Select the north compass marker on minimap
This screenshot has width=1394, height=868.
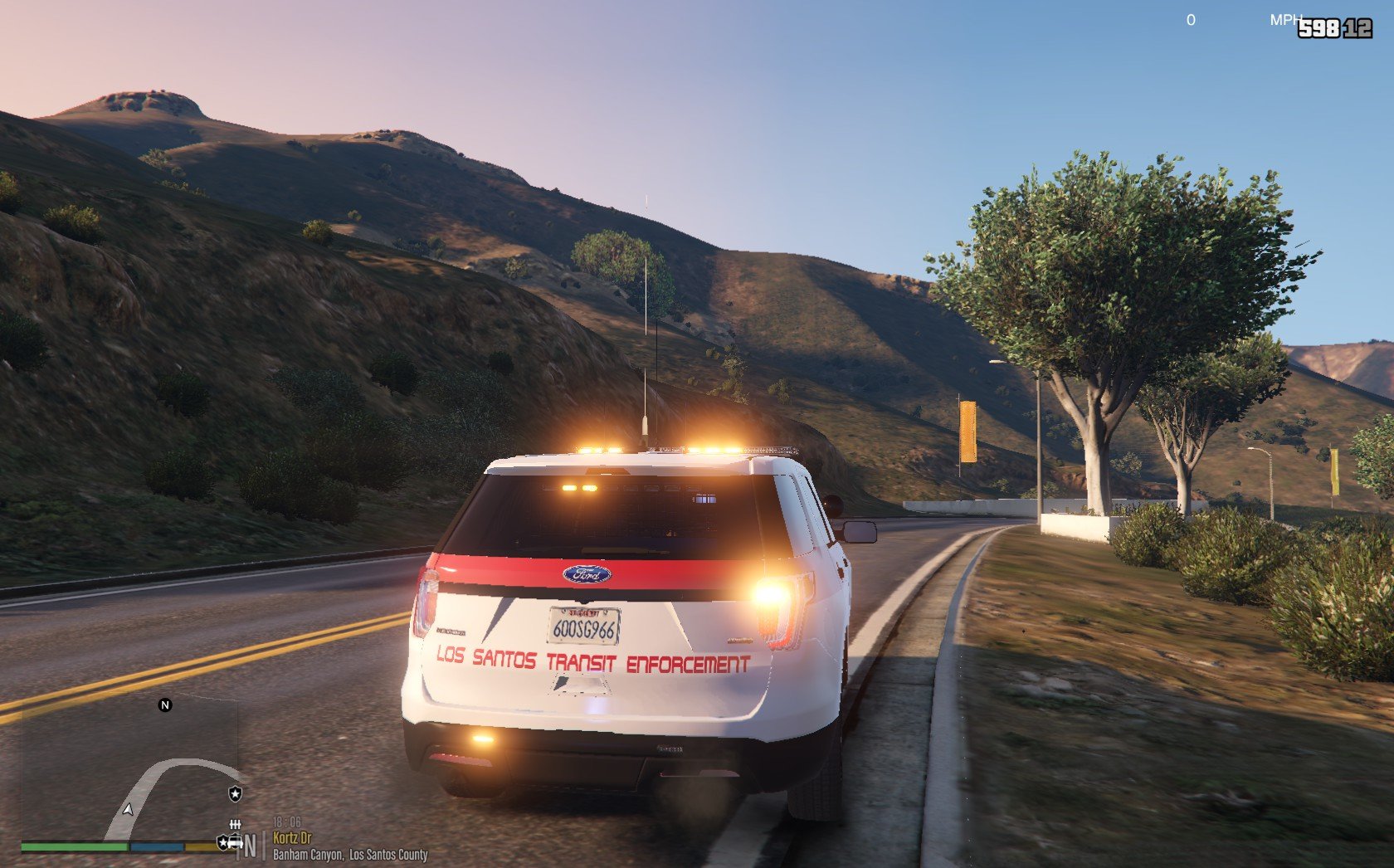click(164, 705)
